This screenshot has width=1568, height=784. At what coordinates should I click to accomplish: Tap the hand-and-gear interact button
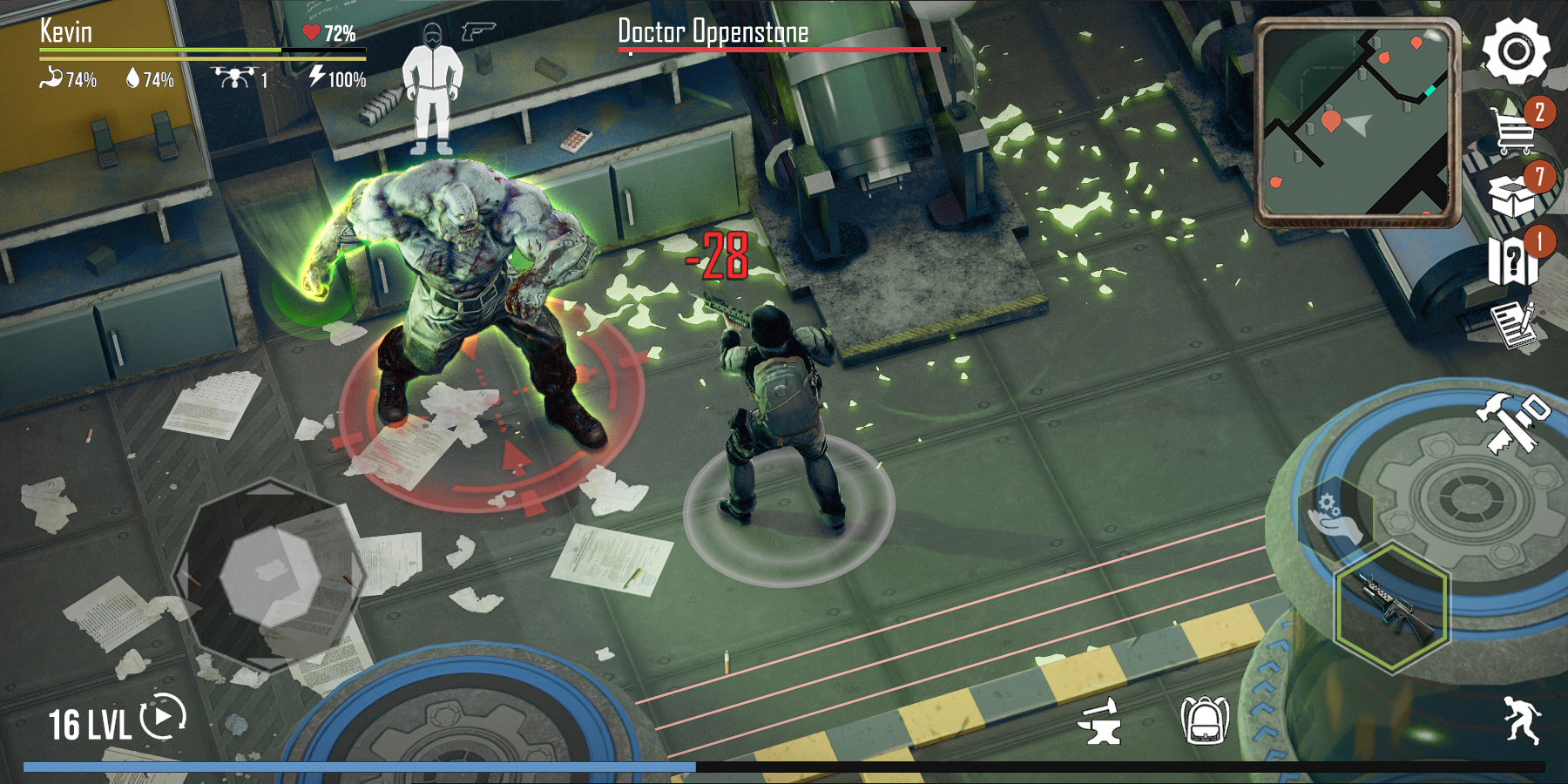click(x=1333, y=518)
